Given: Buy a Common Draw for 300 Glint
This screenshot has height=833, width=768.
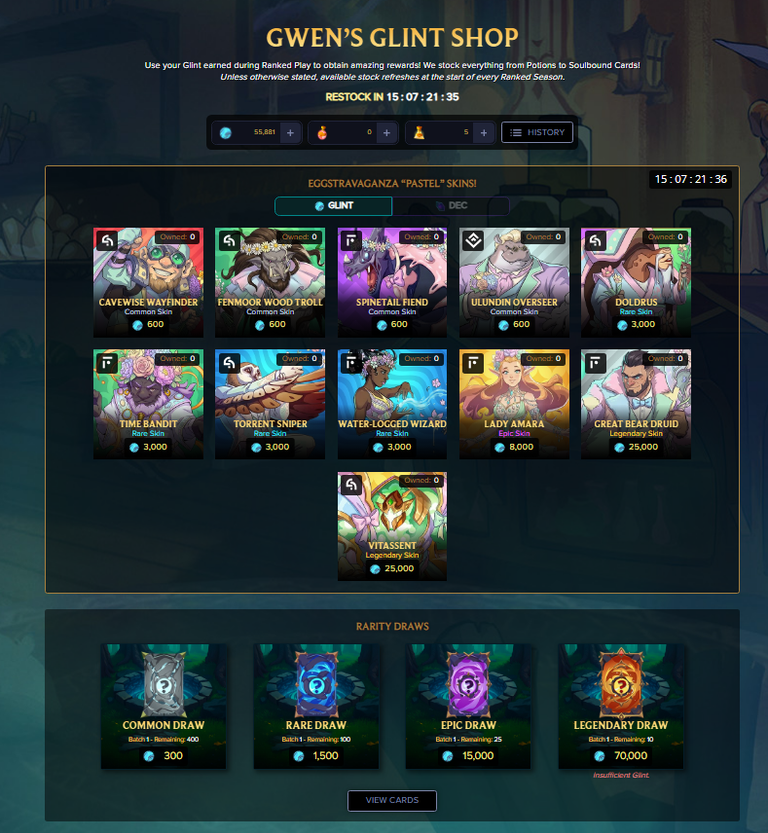Looking at the screenshot, I should point(164,707).
